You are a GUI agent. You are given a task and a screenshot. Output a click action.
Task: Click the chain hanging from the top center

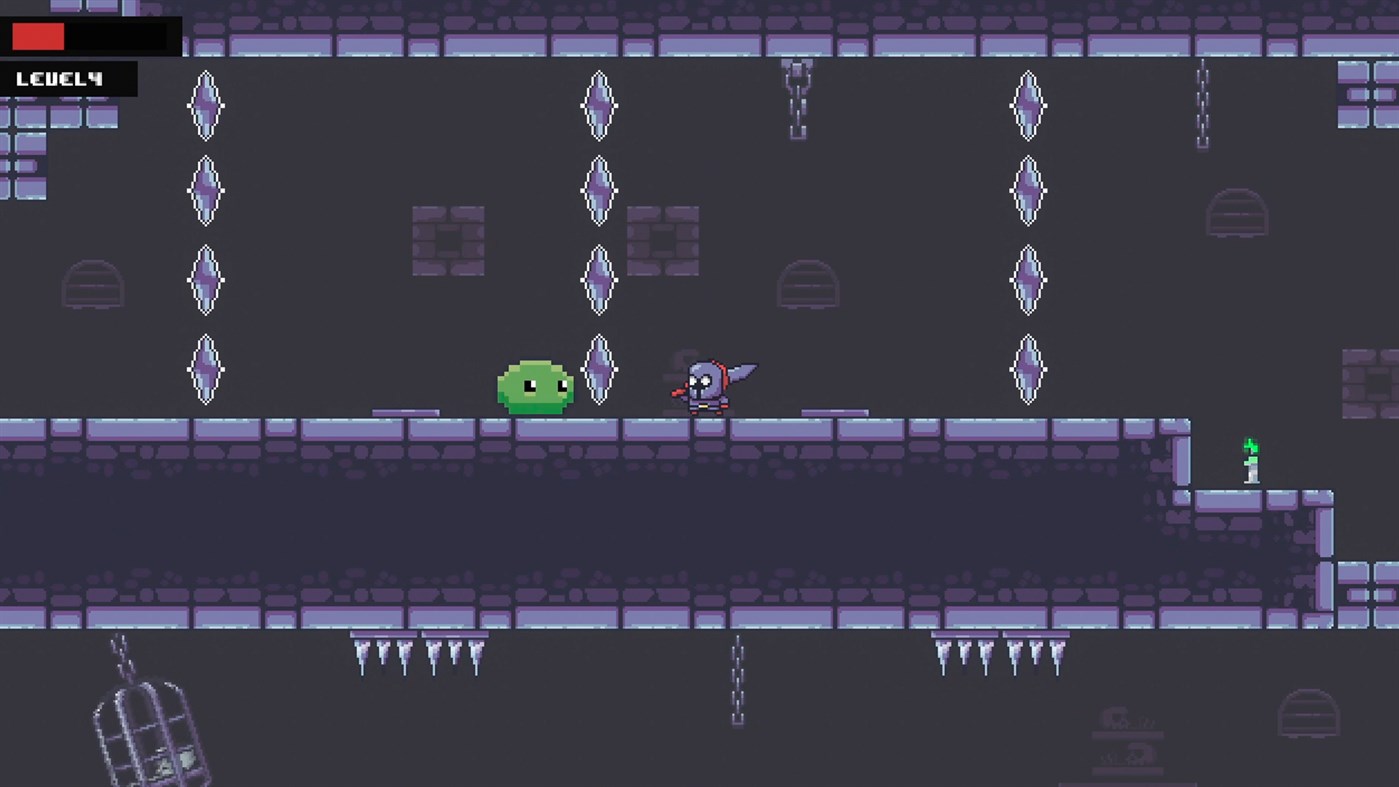tap(797, 100)
